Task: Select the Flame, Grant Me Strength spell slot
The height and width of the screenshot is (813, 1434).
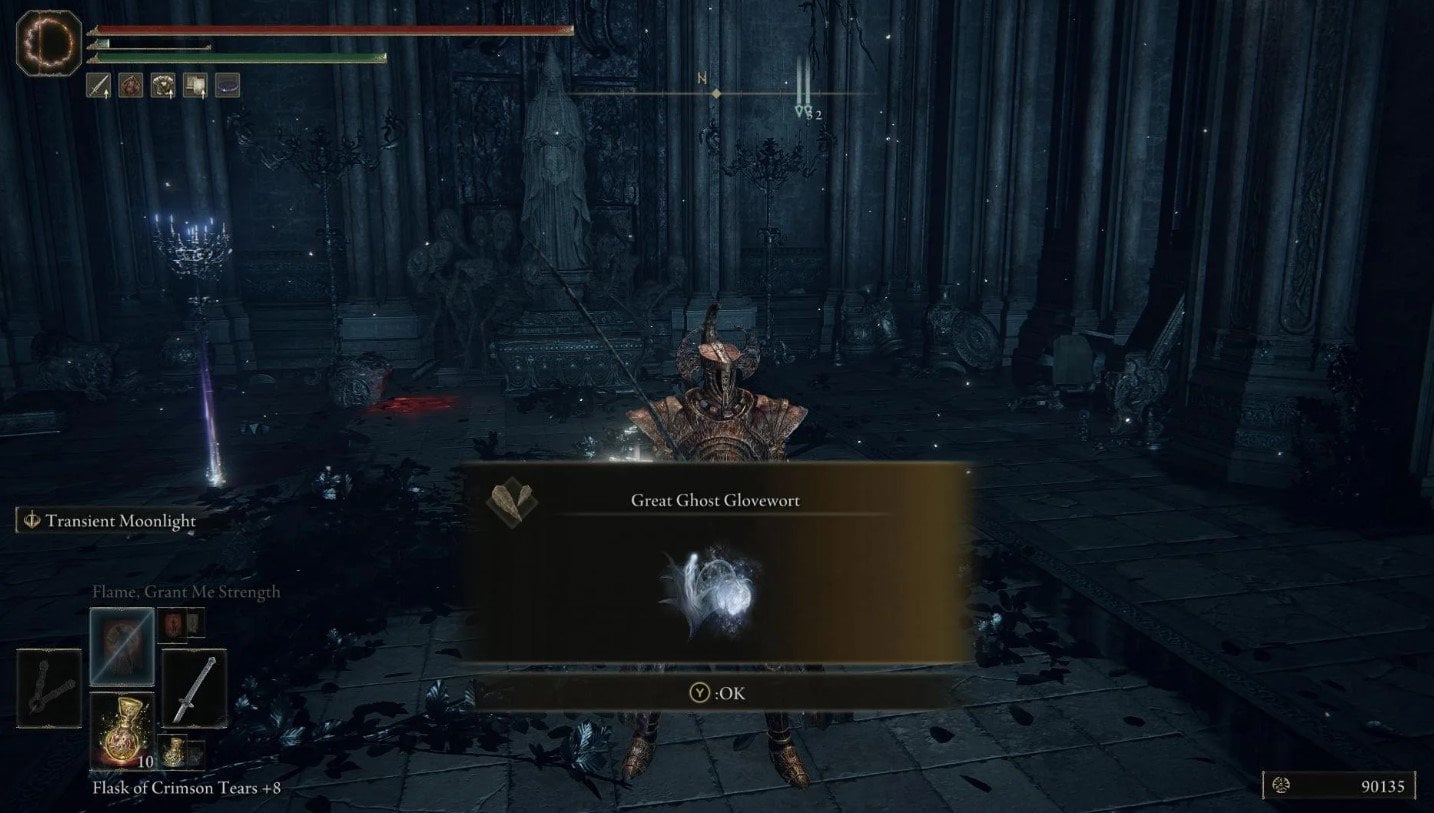Action: [122, 646]
